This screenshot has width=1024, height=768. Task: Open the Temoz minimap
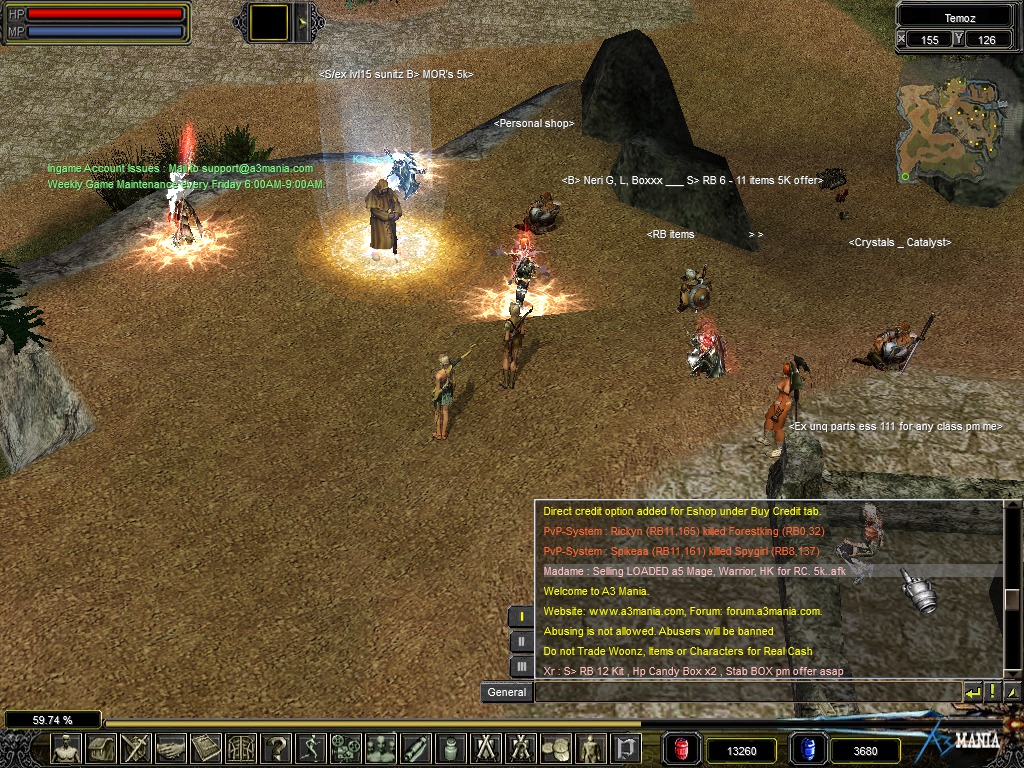point(957,128)
